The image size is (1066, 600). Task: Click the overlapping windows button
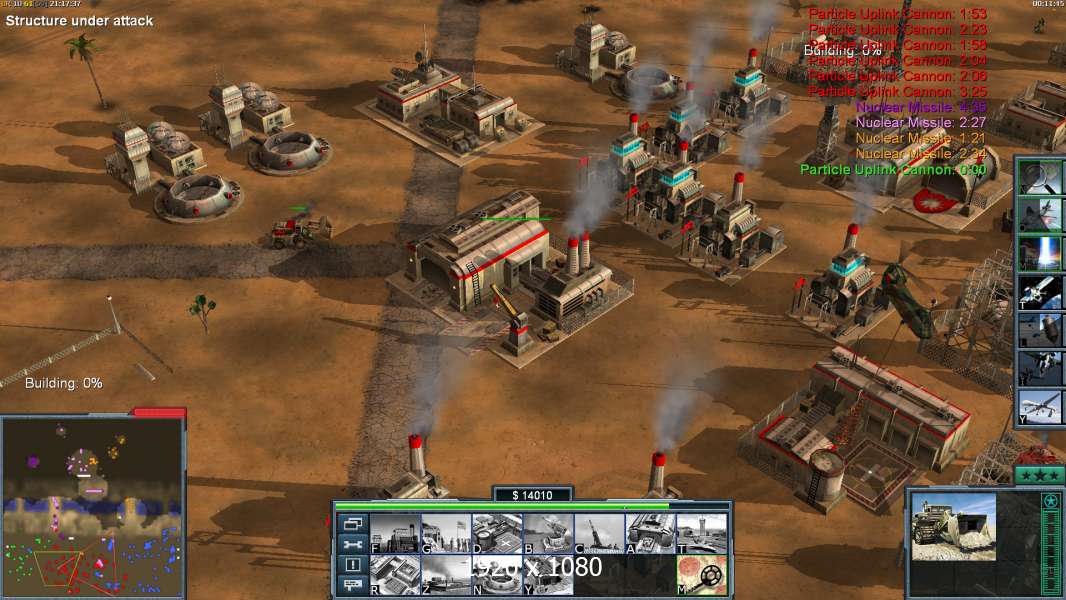351,523
